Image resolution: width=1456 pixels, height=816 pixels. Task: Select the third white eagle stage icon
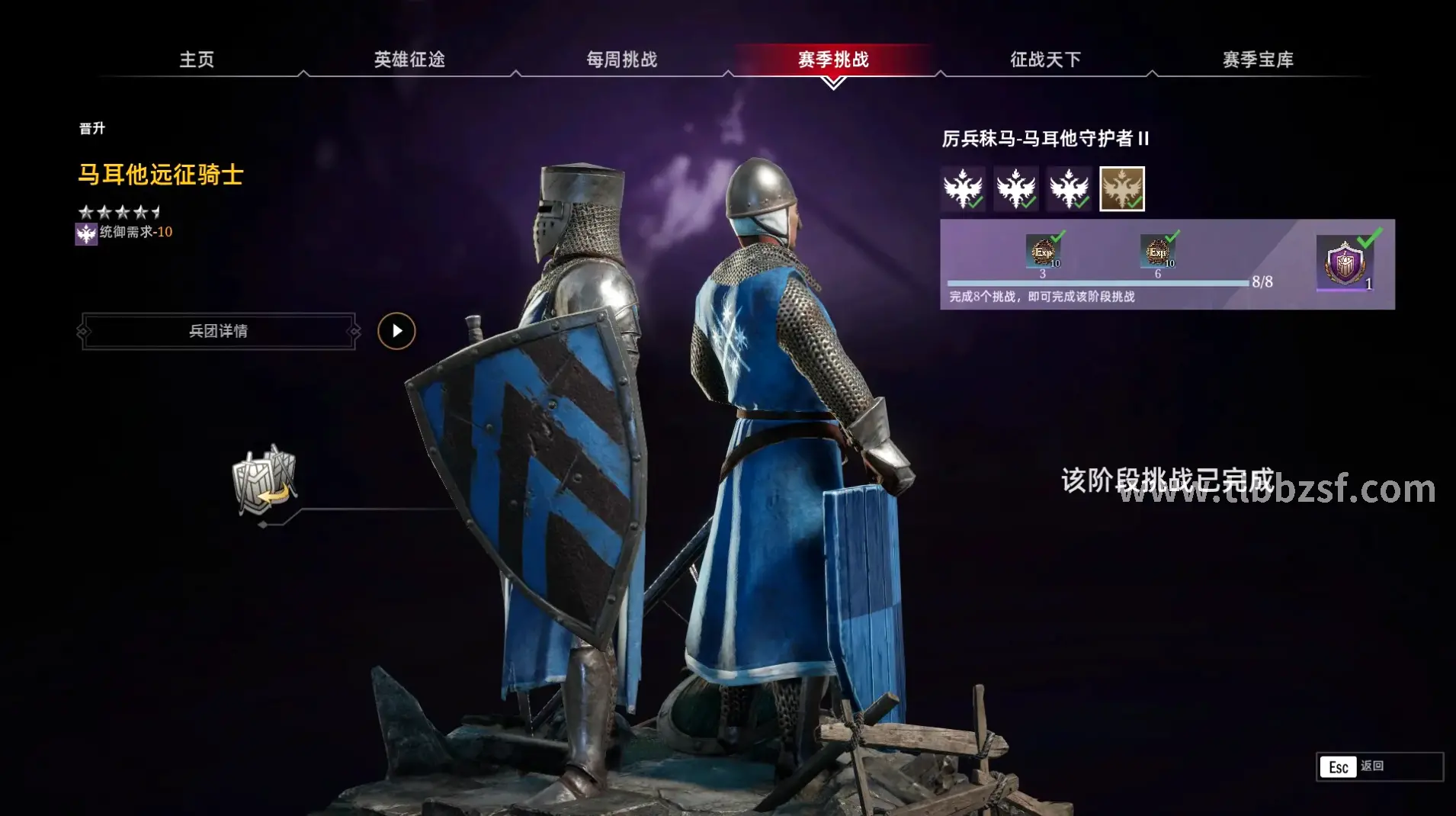click(x=1070, y=189)
